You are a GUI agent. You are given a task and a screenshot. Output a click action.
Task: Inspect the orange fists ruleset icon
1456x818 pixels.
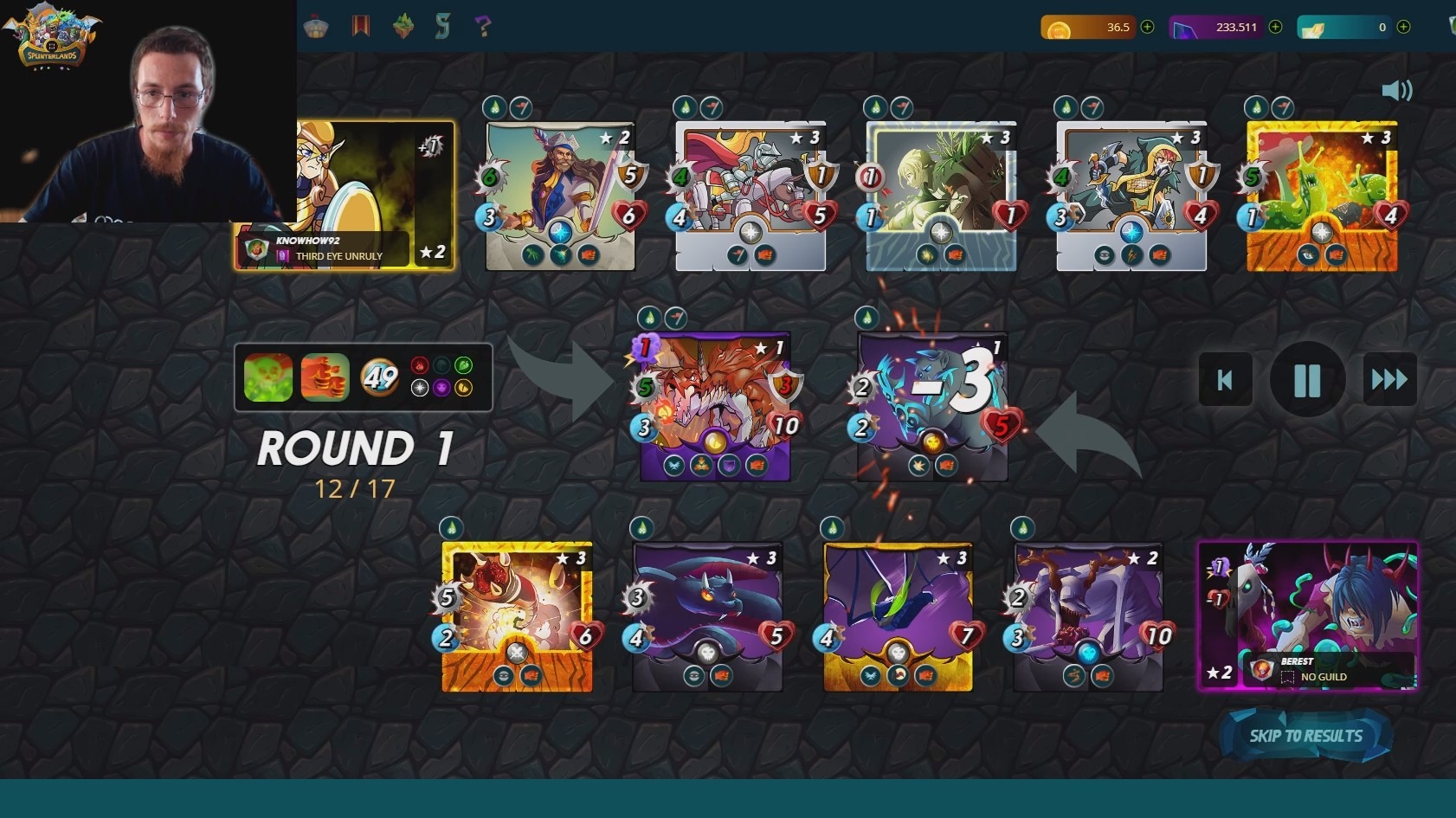(325, 378)
